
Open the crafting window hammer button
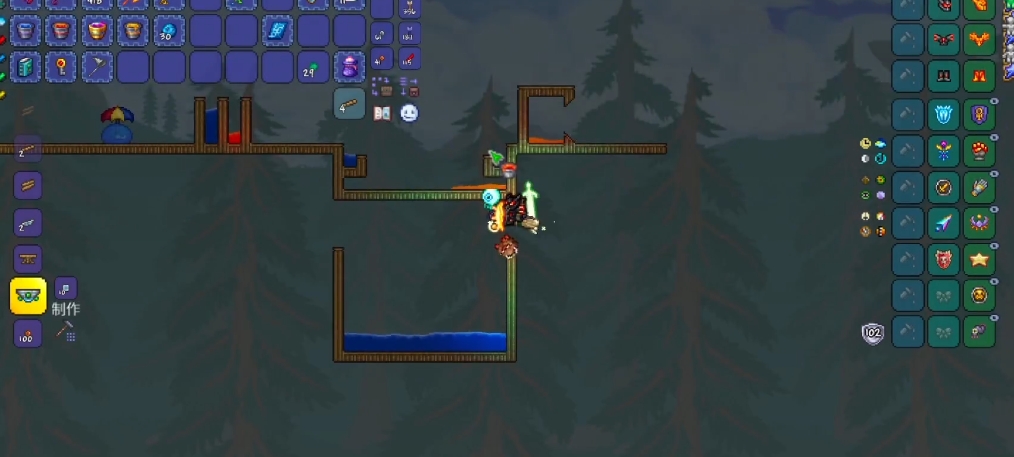[x=66, y=331]
